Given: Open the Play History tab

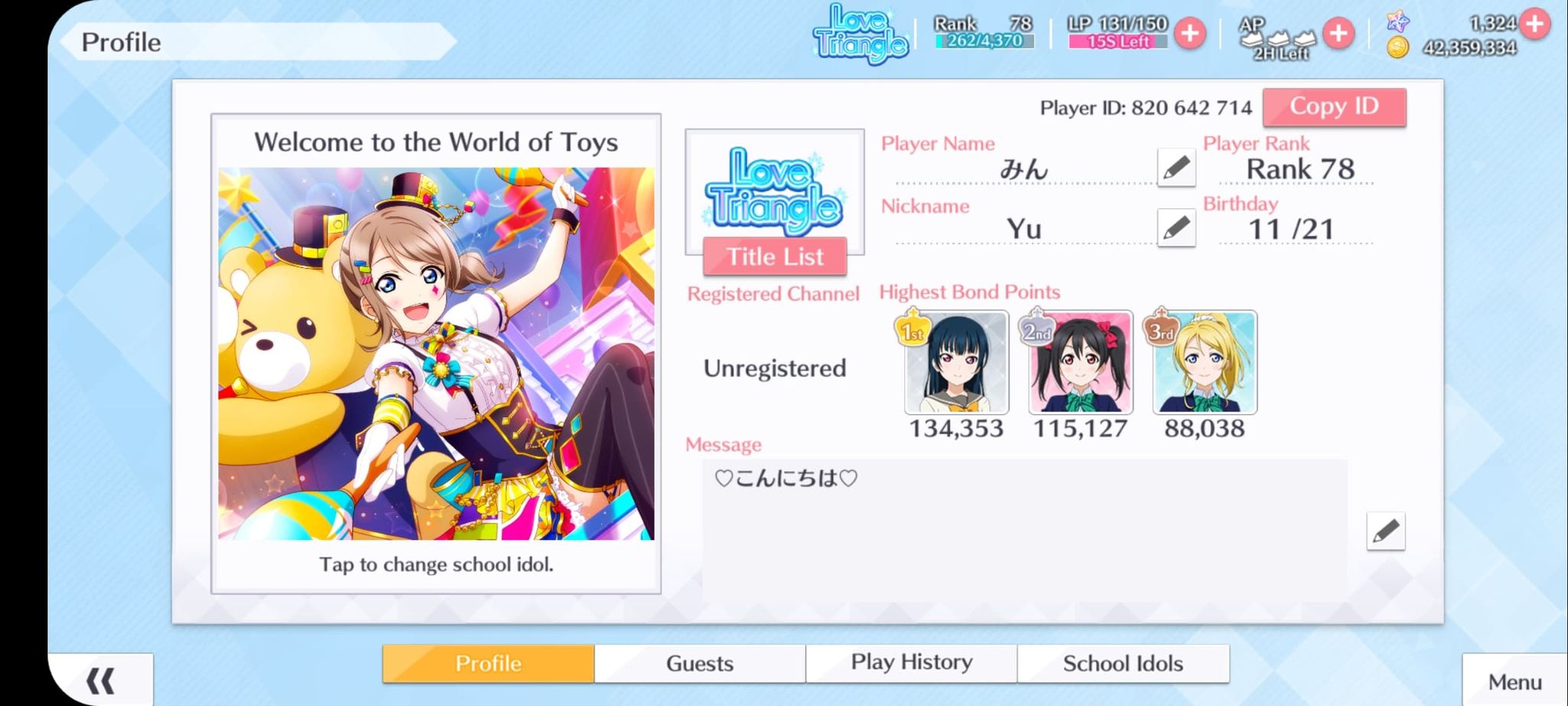Looking at the screenshot, I should [911, 663].
